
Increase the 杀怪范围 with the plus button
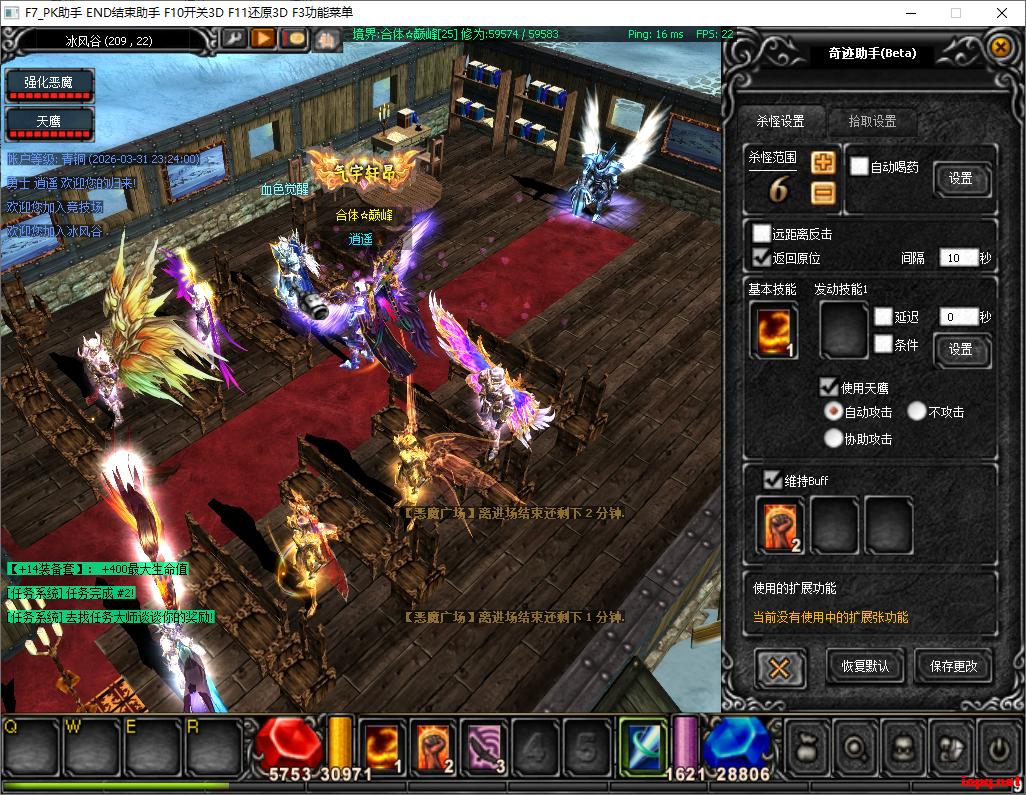823,163
